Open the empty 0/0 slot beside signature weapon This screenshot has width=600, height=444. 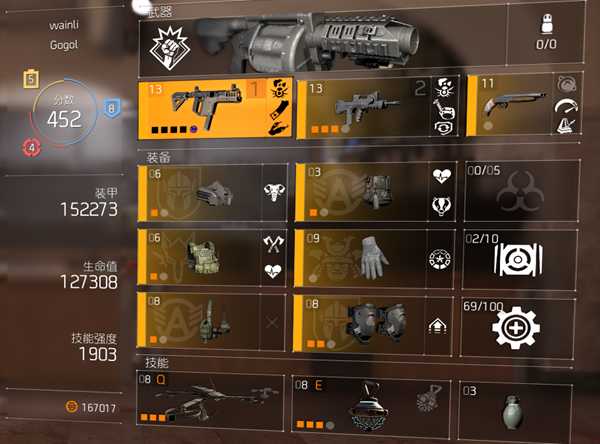545,41
